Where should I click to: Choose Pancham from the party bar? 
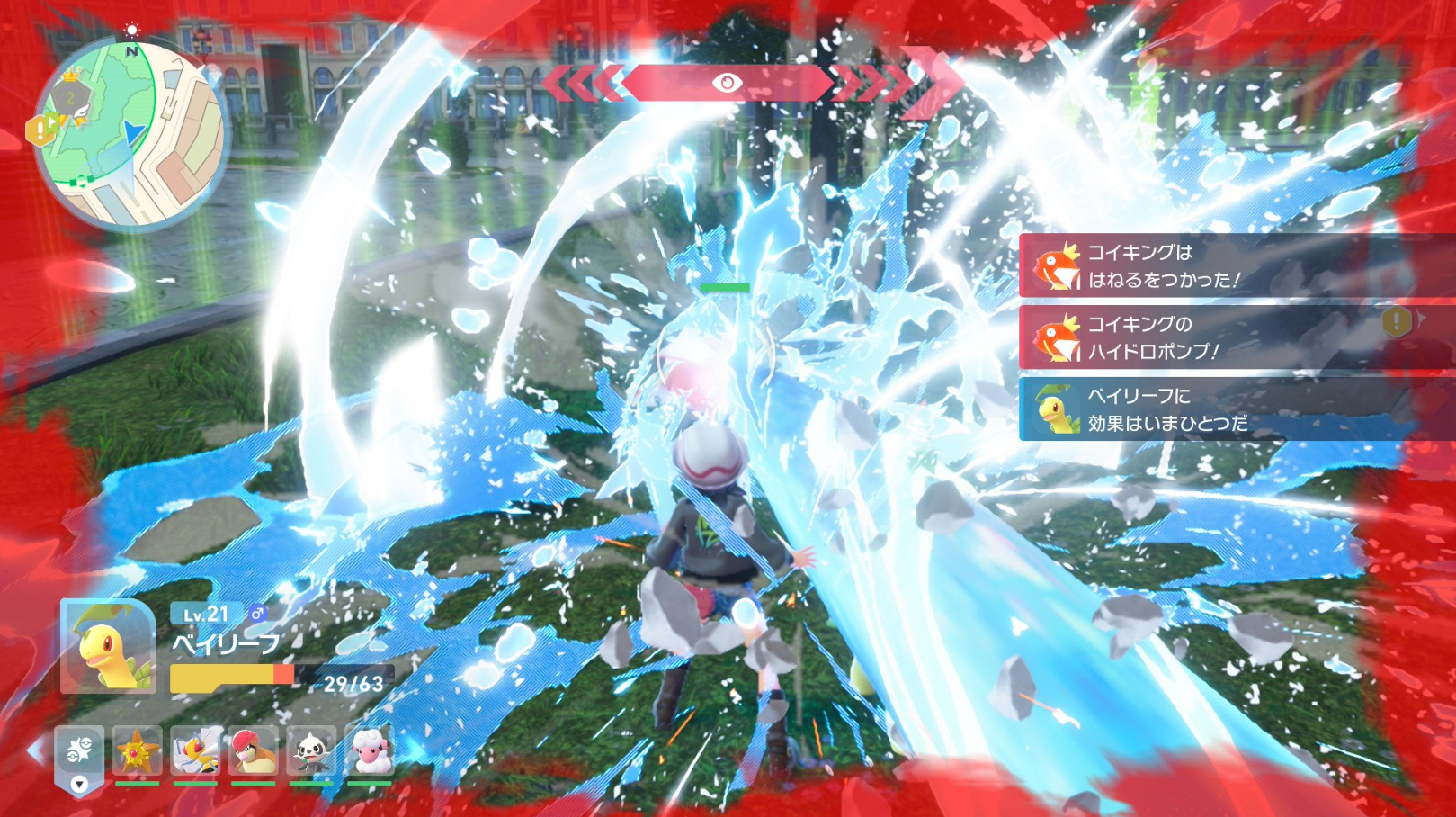(311, 751)
